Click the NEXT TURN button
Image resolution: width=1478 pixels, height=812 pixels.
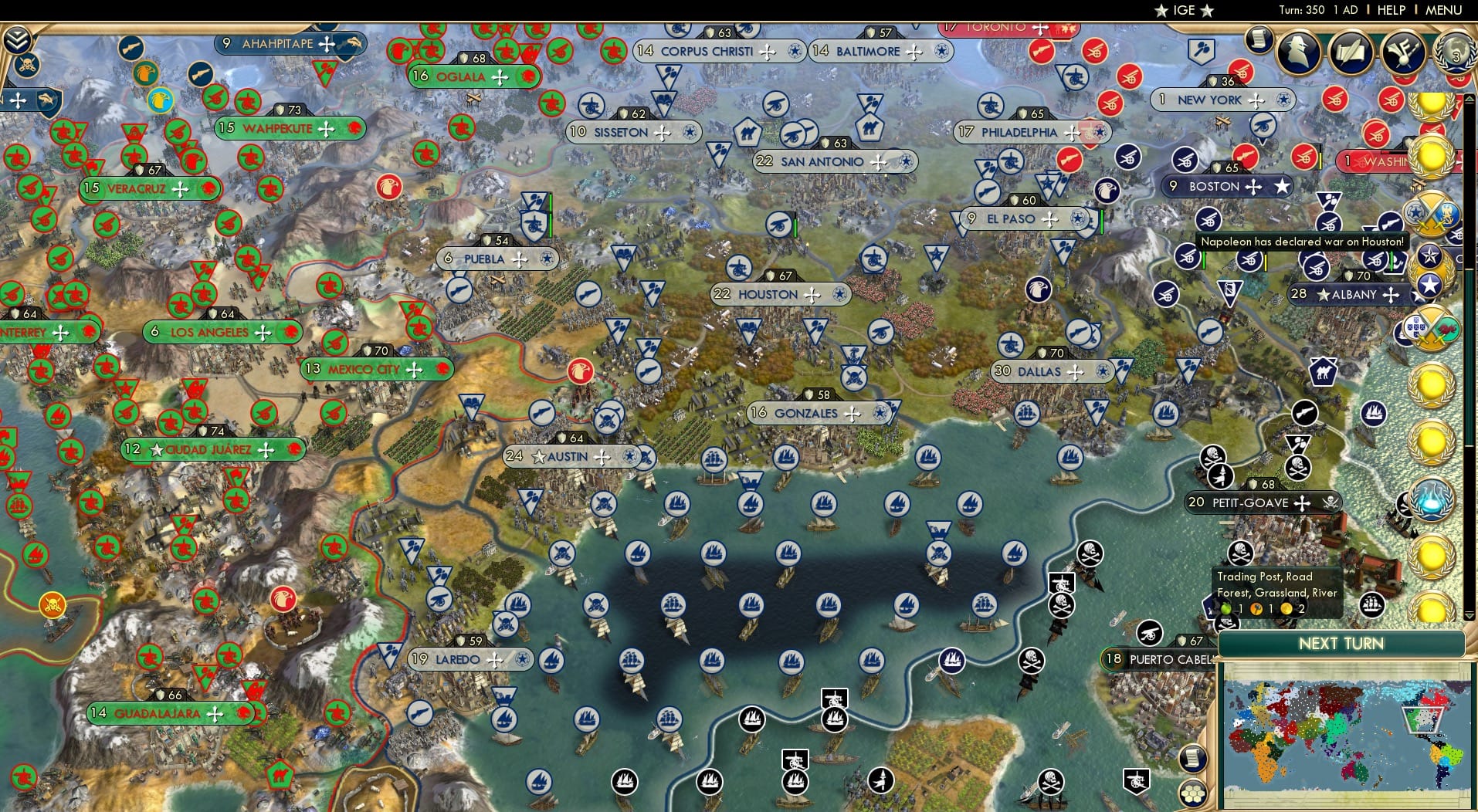(1341, 645)
